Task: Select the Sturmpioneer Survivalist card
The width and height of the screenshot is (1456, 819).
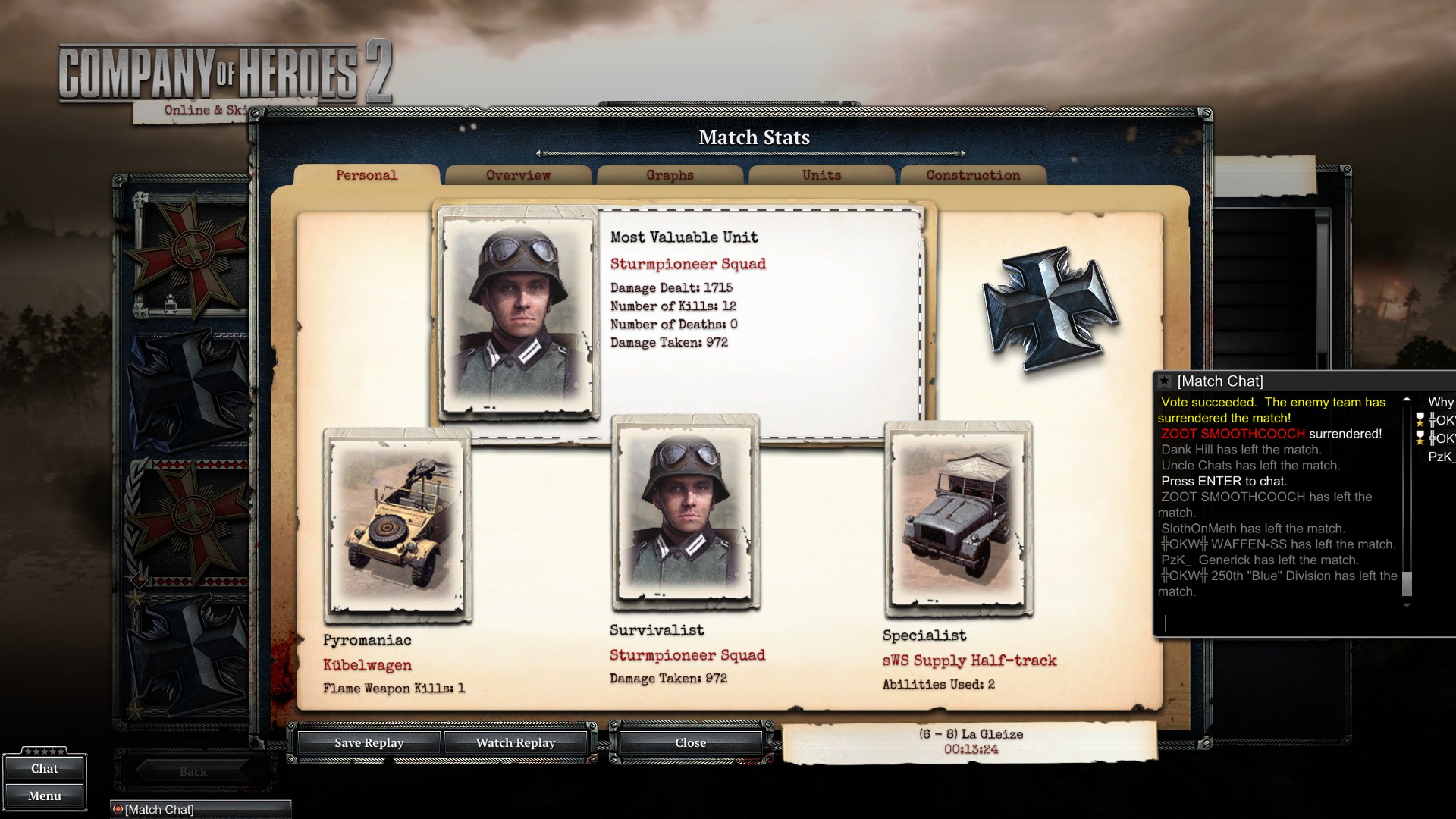Action: (685, 512)
